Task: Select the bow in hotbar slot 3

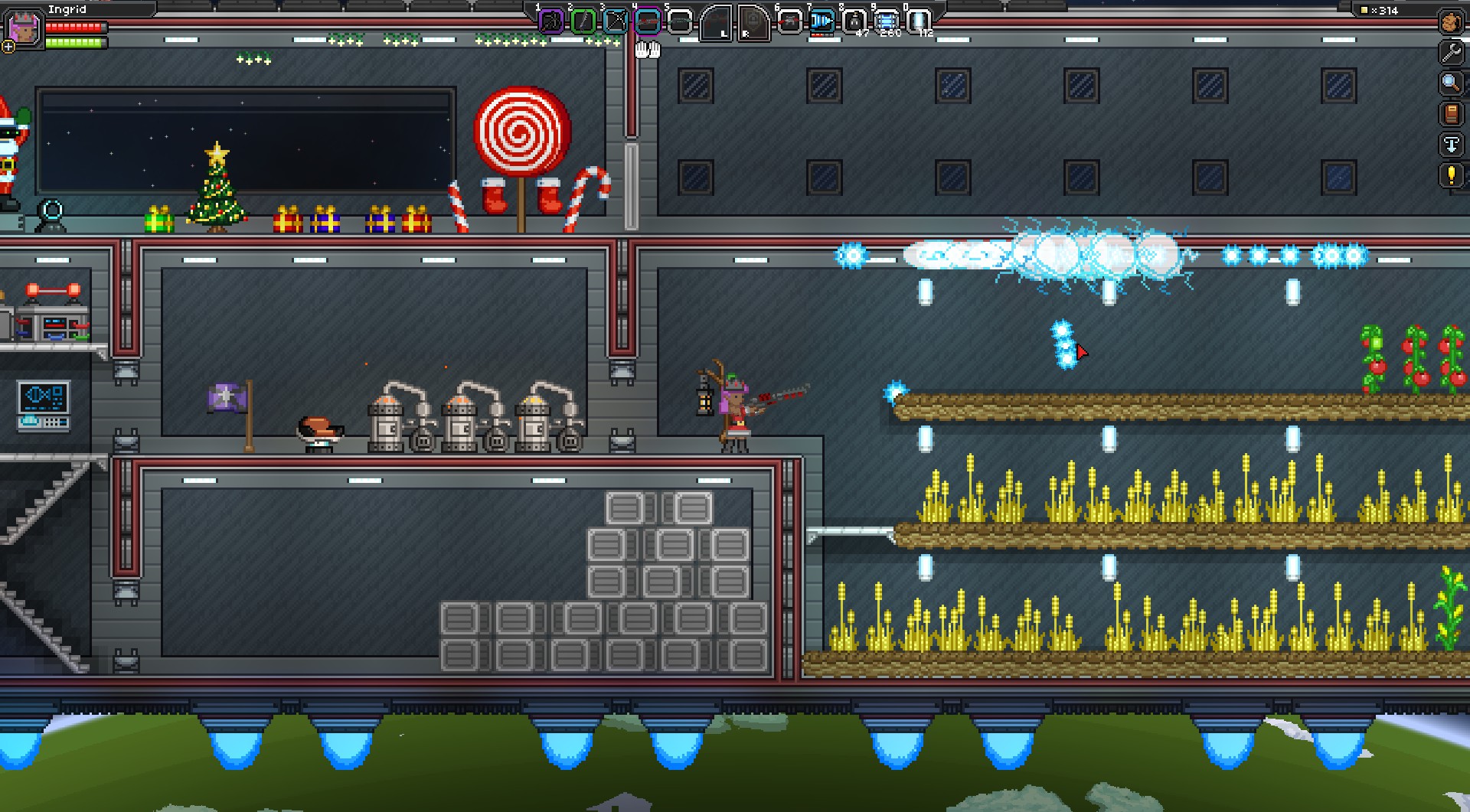Action: point(616,21)
